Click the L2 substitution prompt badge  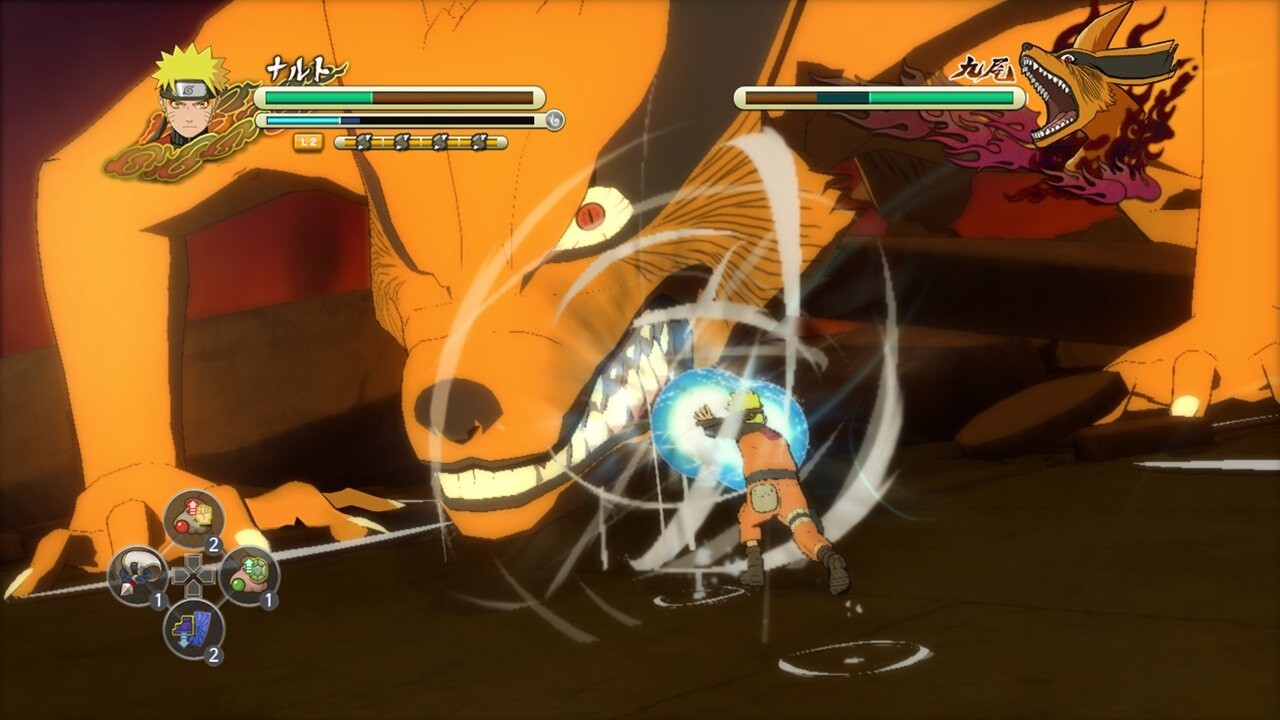(307, 142)
